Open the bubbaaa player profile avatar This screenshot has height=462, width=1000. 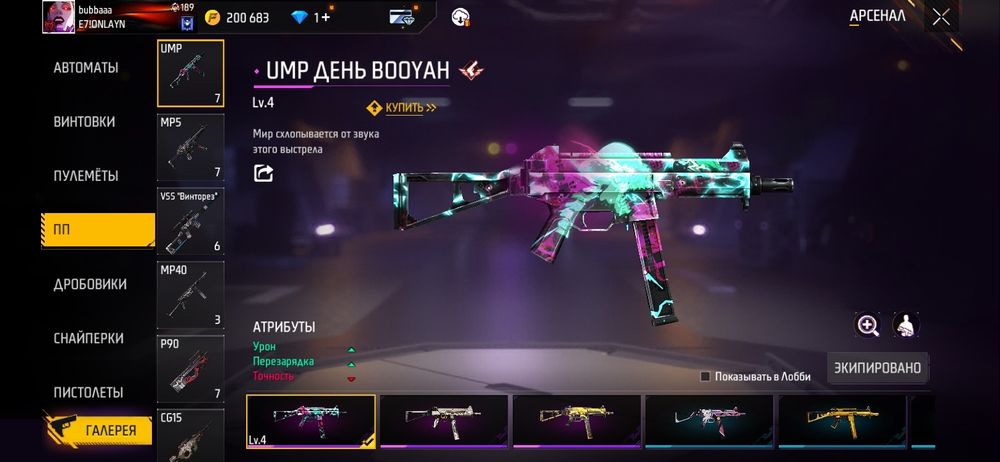59,16
